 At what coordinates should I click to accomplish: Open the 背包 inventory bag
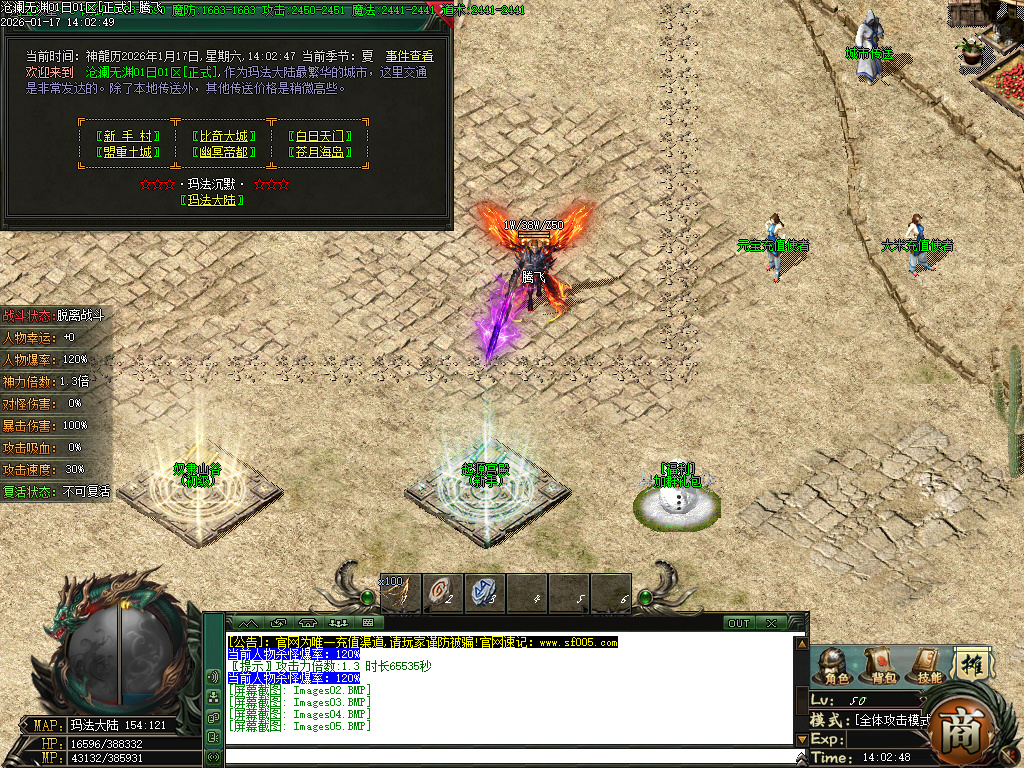coord(880,666)
